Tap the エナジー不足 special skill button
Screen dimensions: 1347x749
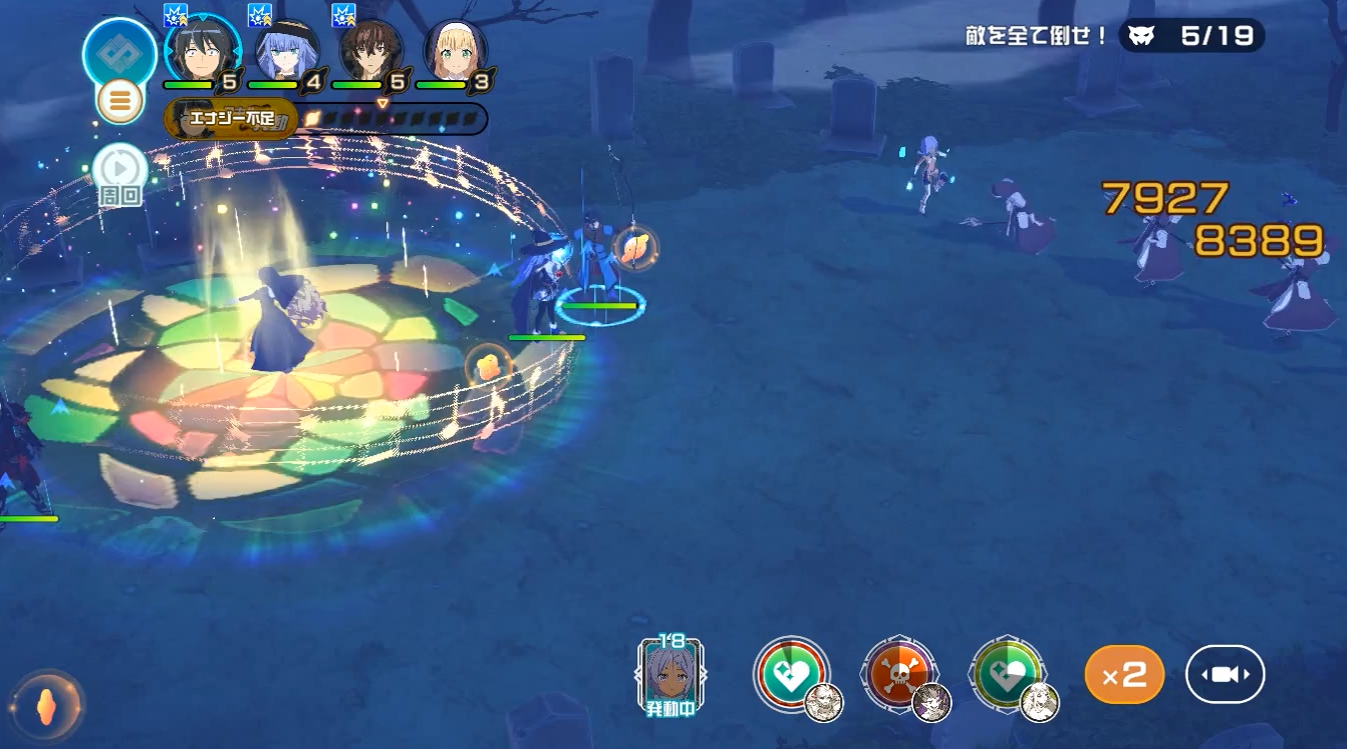click(231, 120)
